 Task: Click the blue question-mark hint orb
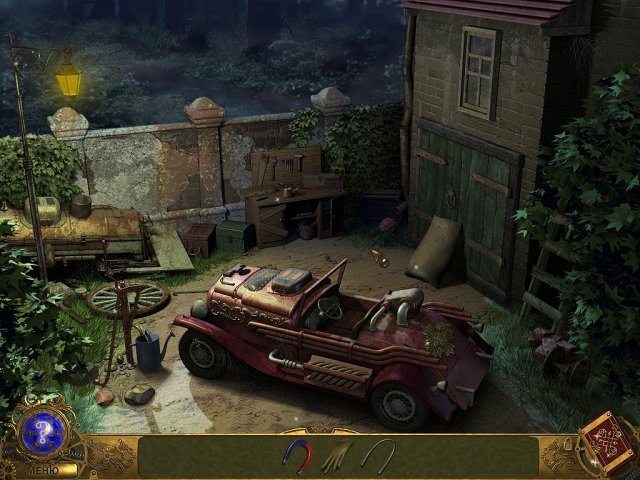(x=42, y=434)
